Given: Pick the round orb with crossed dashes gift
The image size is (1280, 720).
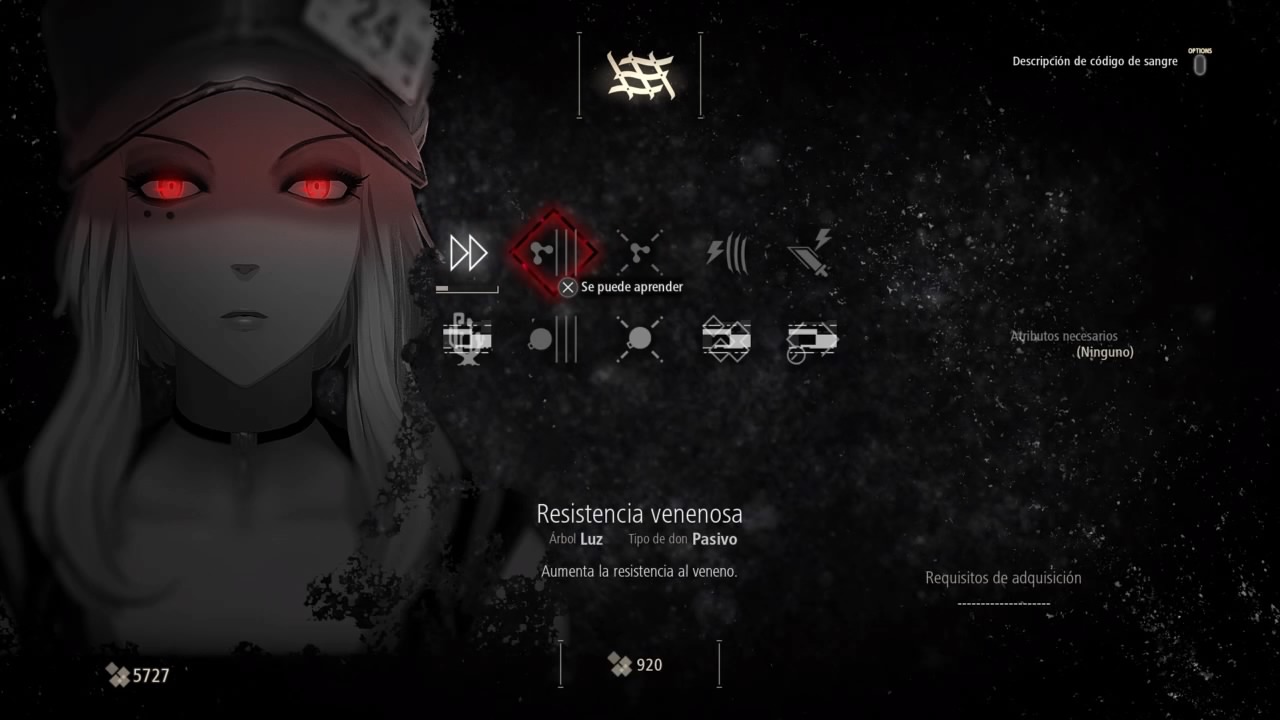Looking at the screenshot, I should point(639,339).
